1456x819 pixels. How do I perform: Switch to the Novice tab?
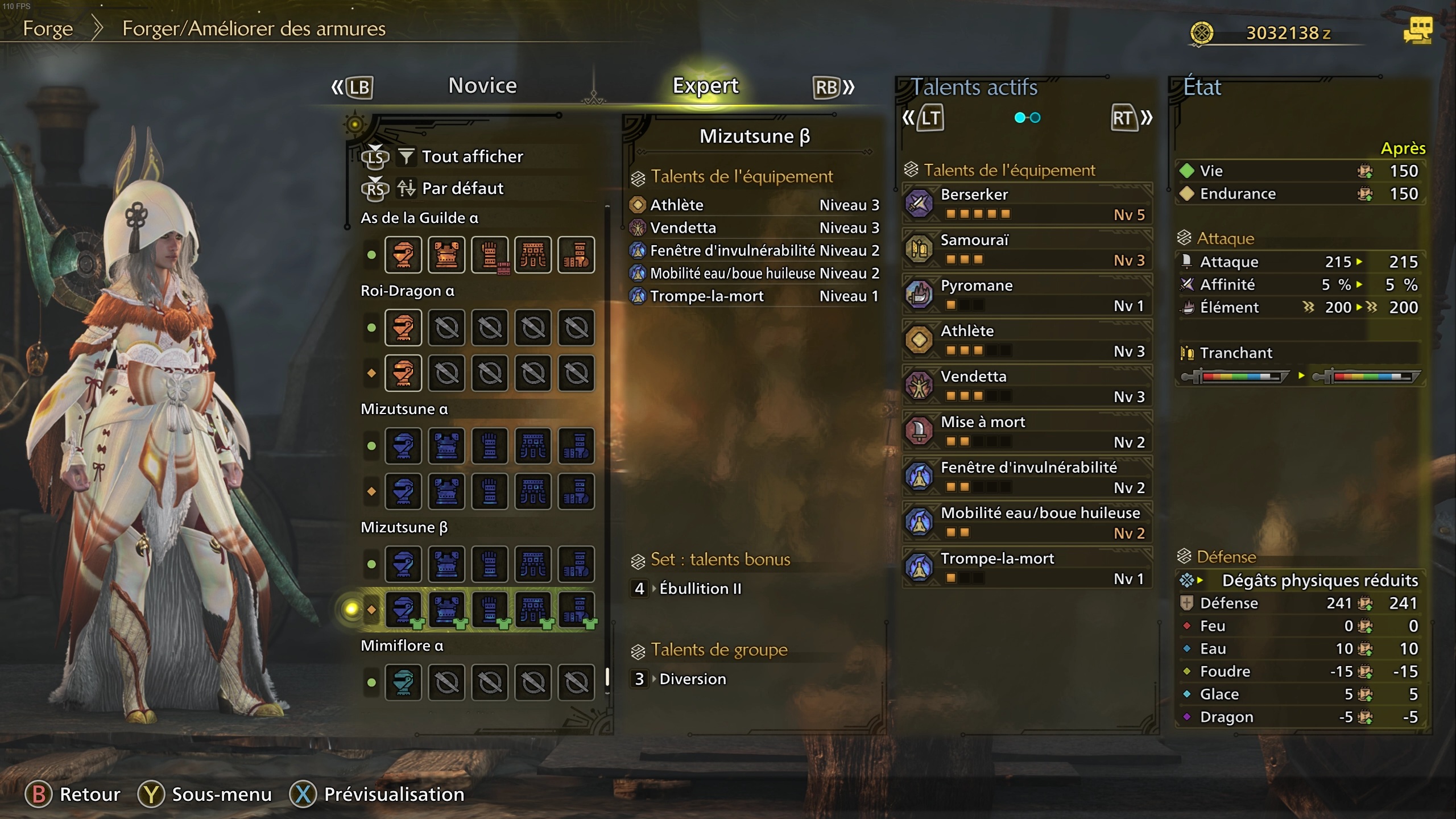[481, 85]
